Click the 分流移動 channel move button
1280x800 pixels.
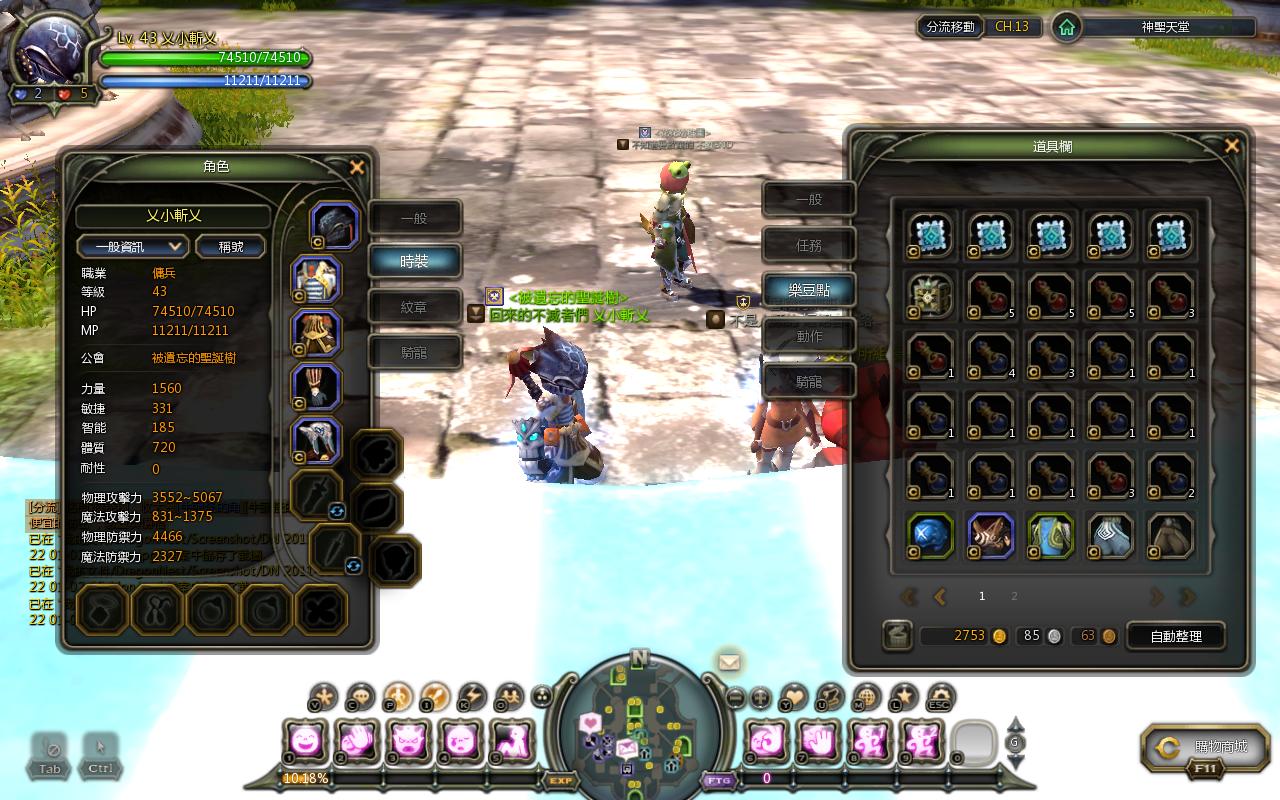click(950, 27)
